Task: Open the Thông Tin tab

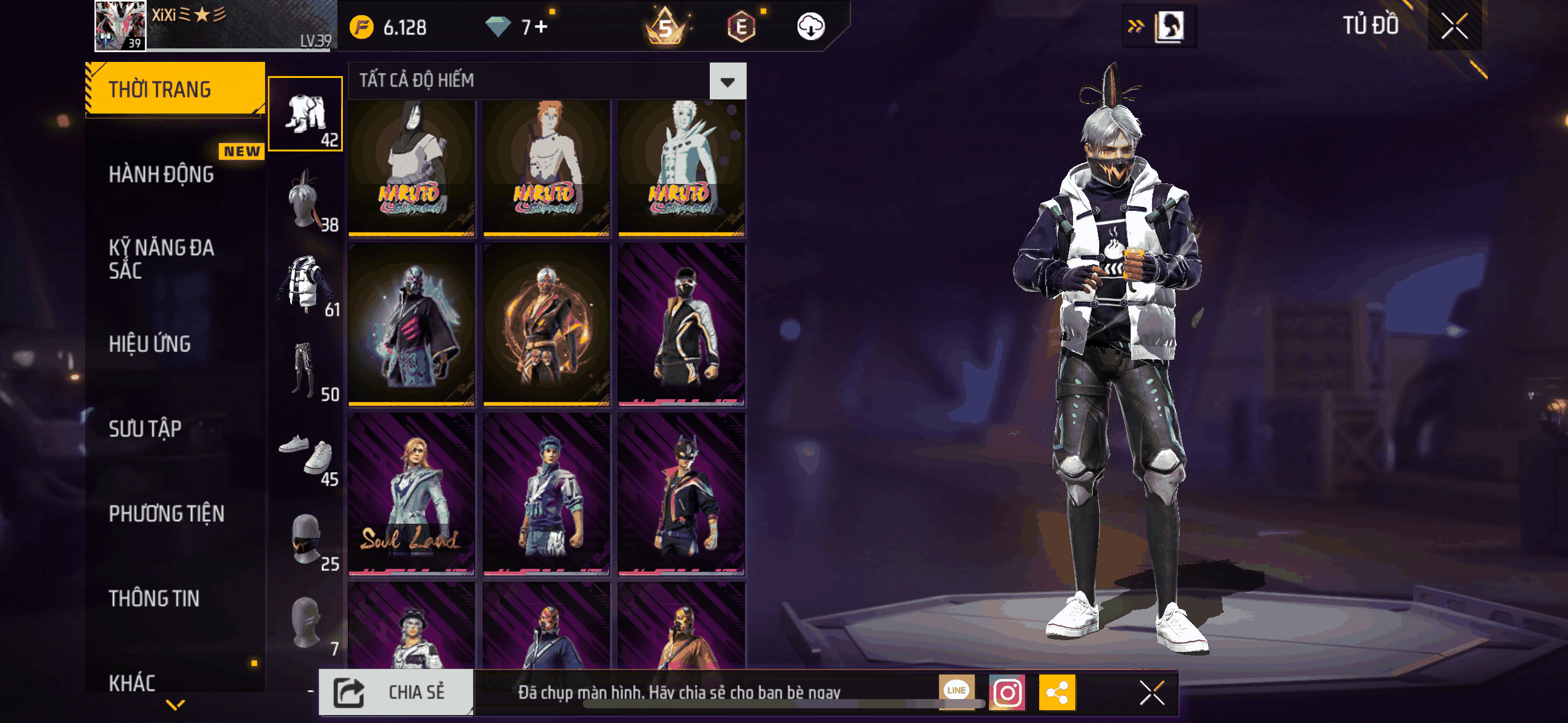Action: click(154, 599)
